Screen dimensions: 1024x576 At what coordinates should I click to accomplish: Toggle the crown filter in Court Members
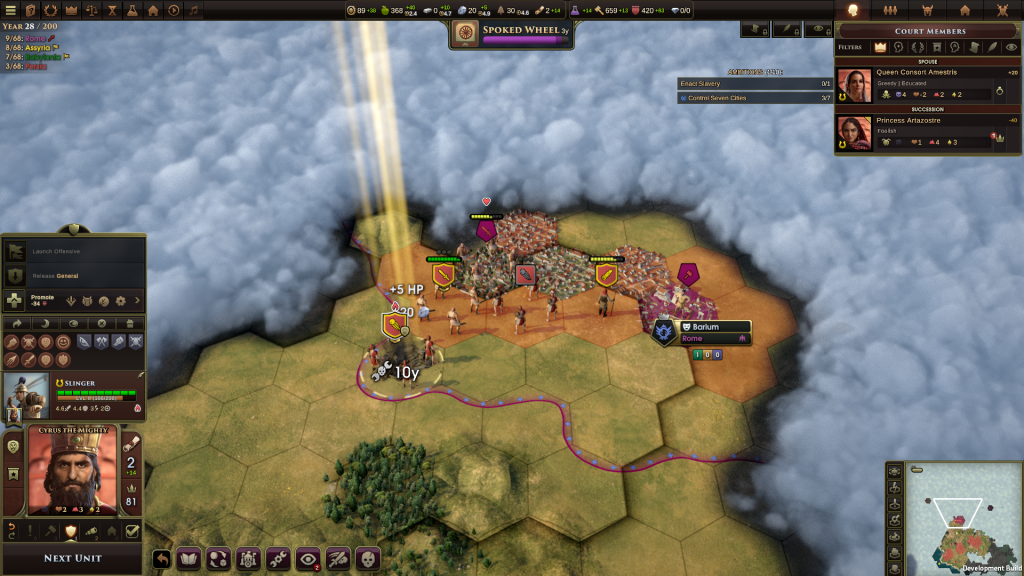tap(881, 47)
